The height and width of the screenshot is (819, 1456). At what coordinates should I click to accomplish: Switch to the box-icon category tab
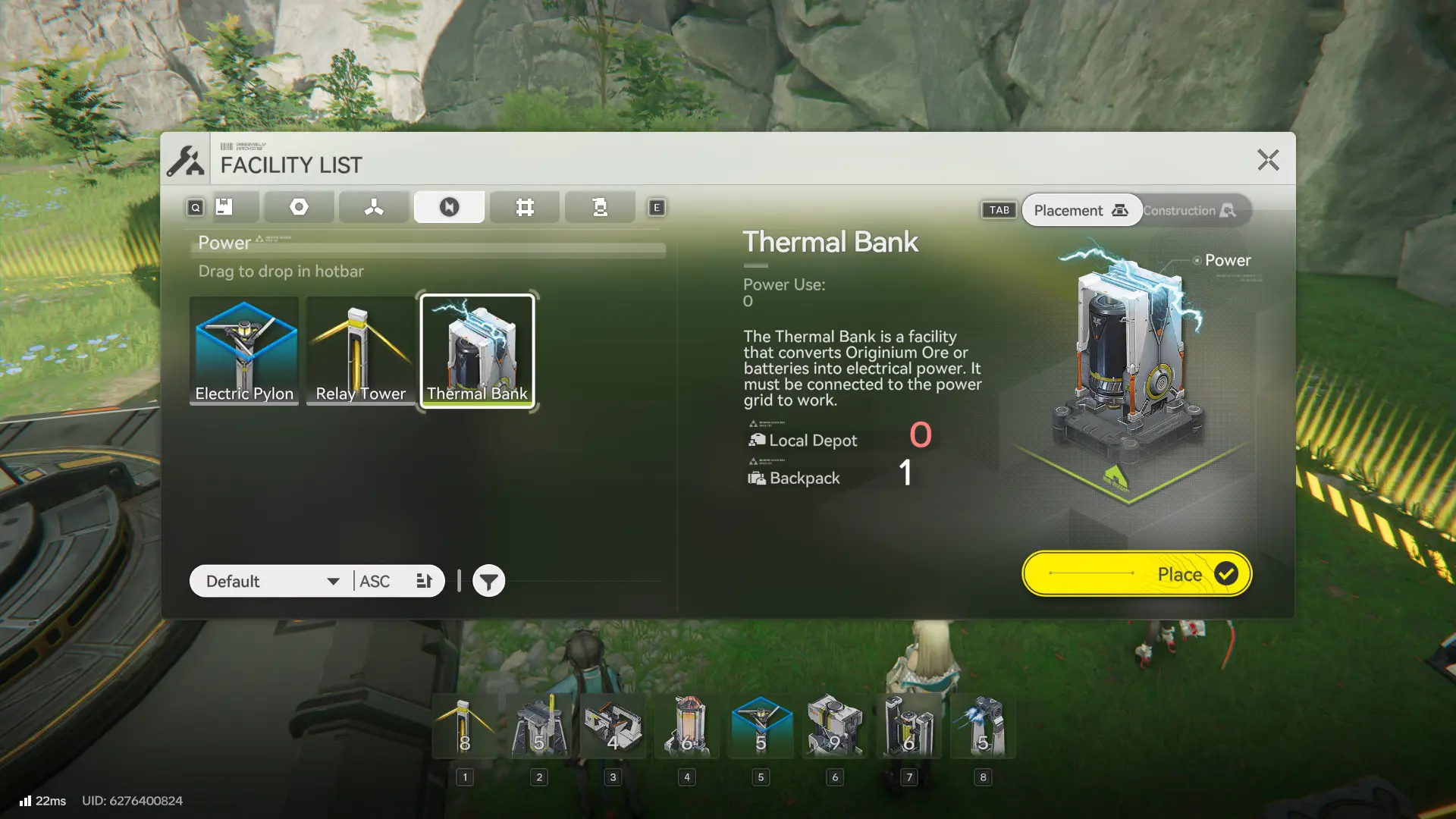[224, 207]
